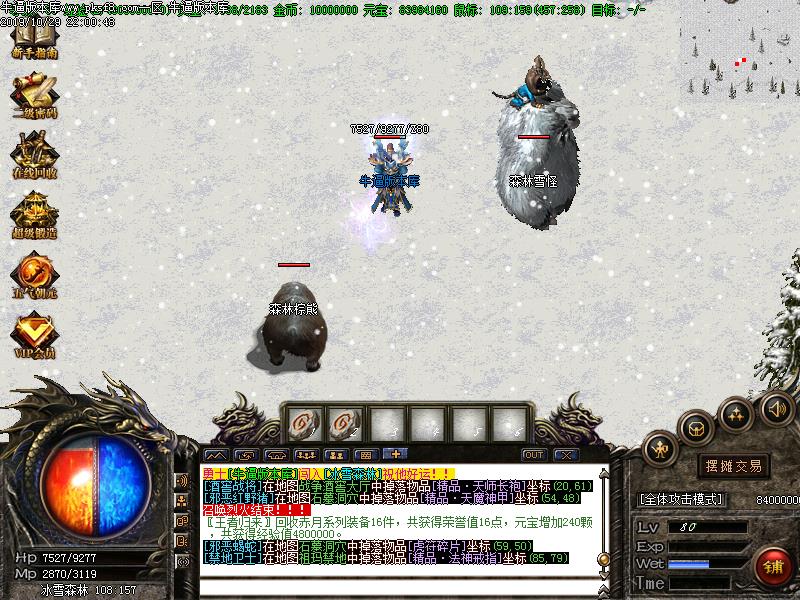Click the plus button above the chat
The image size is (800, 600).
(393, 454)
